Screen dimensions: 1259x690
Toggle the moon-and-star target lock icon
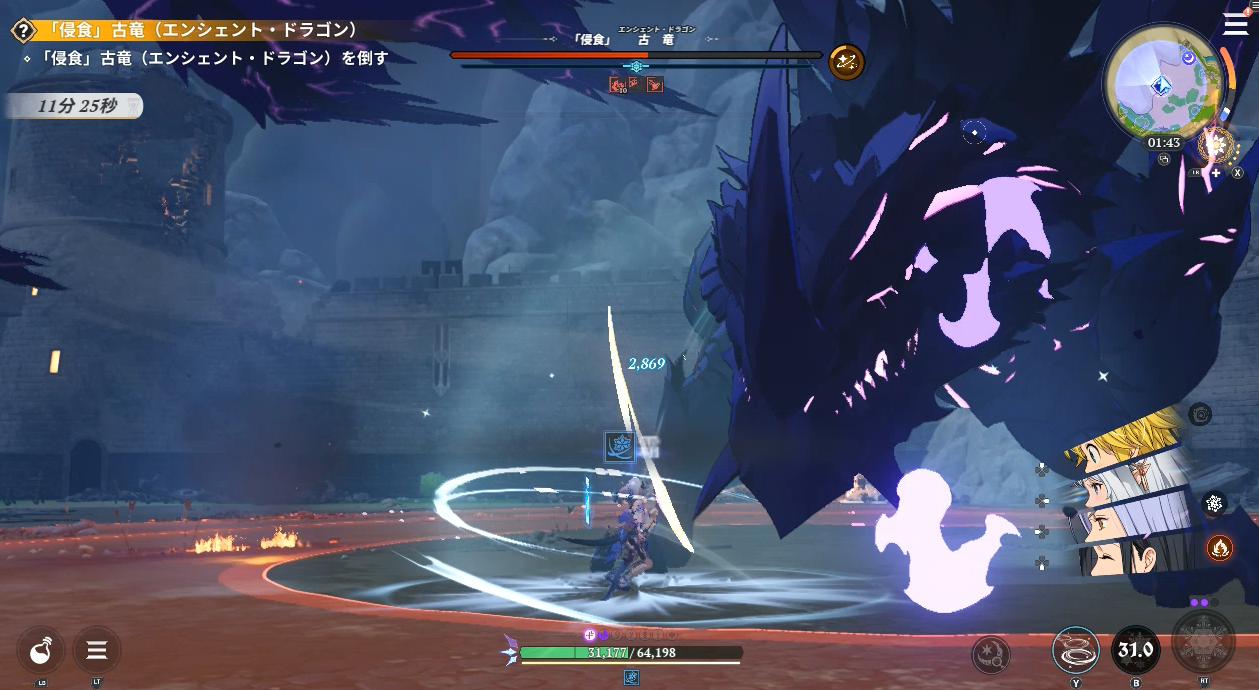[990, 655]
